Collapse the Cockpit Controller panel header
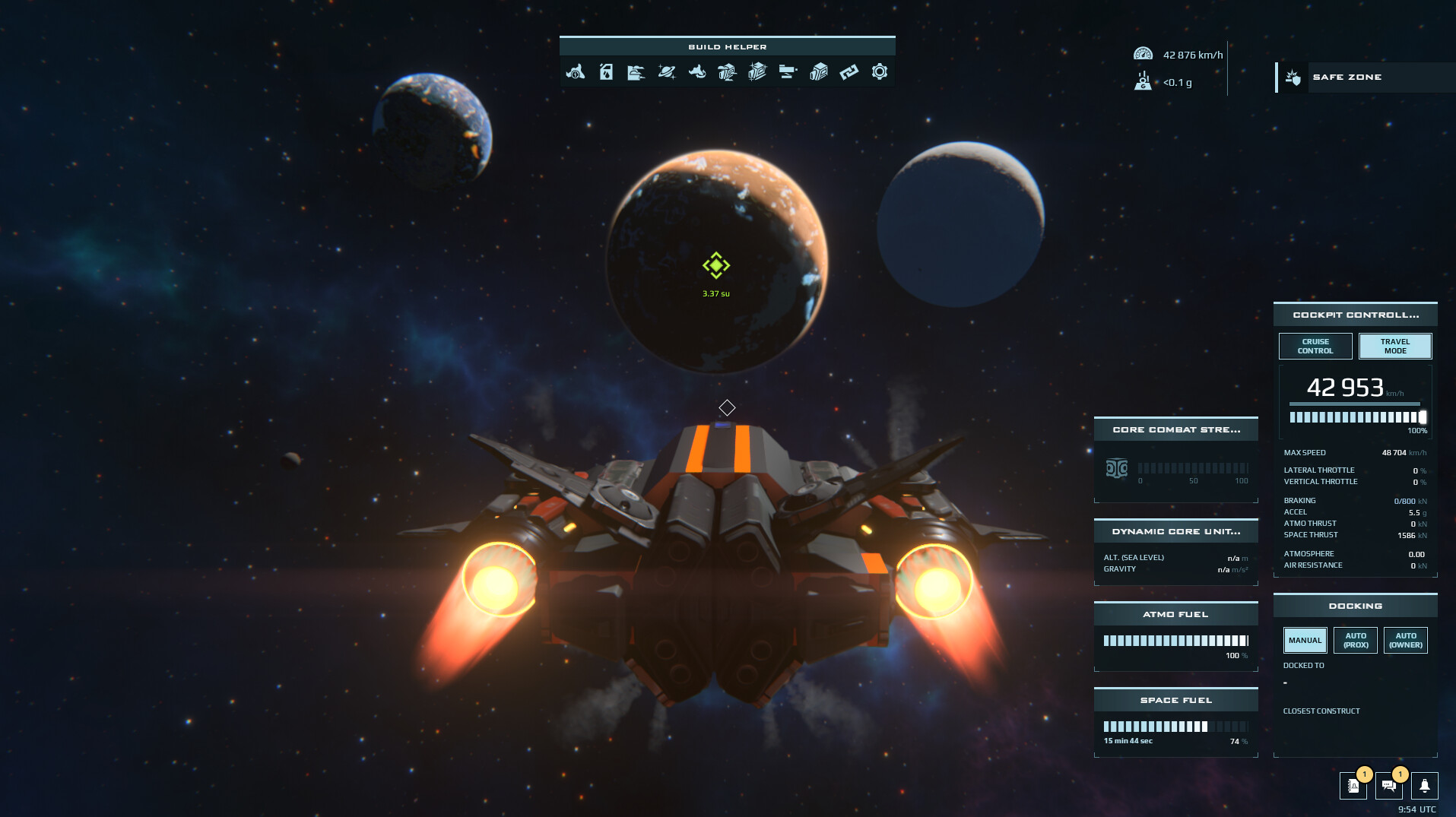 click(x=1355, y=314)
